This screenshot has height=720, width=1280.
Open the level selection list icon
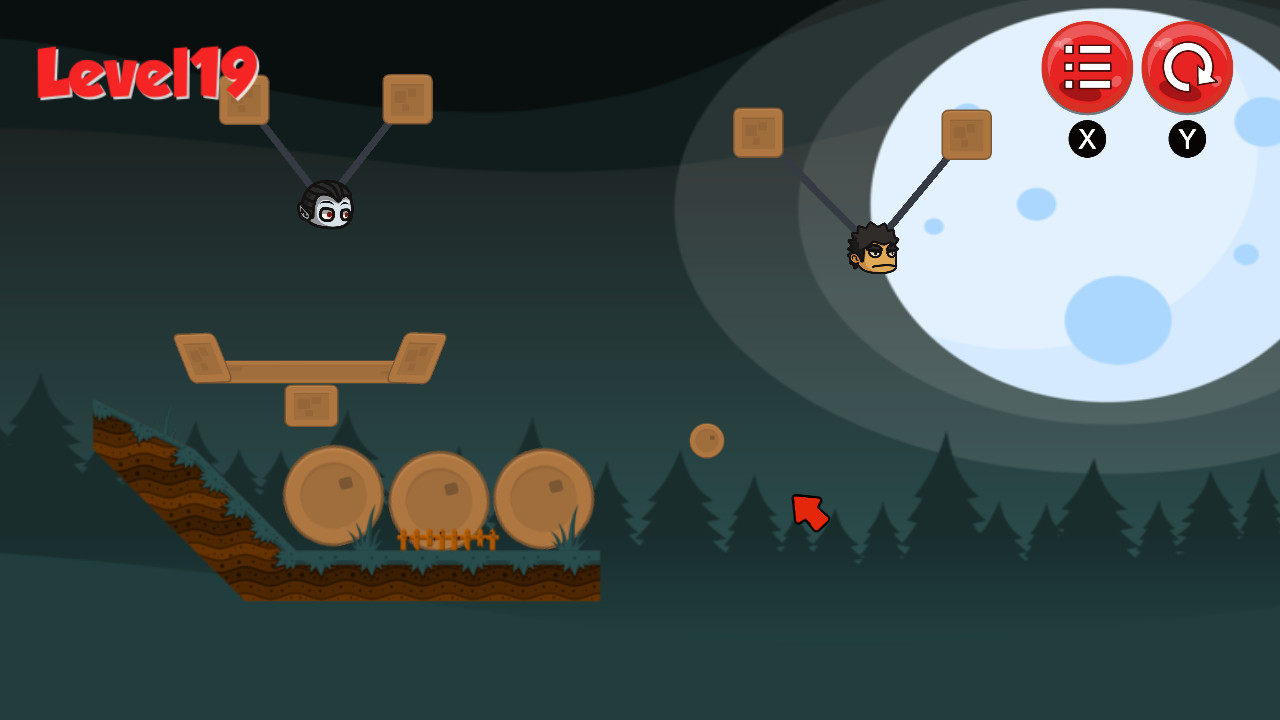[1087, 67]
